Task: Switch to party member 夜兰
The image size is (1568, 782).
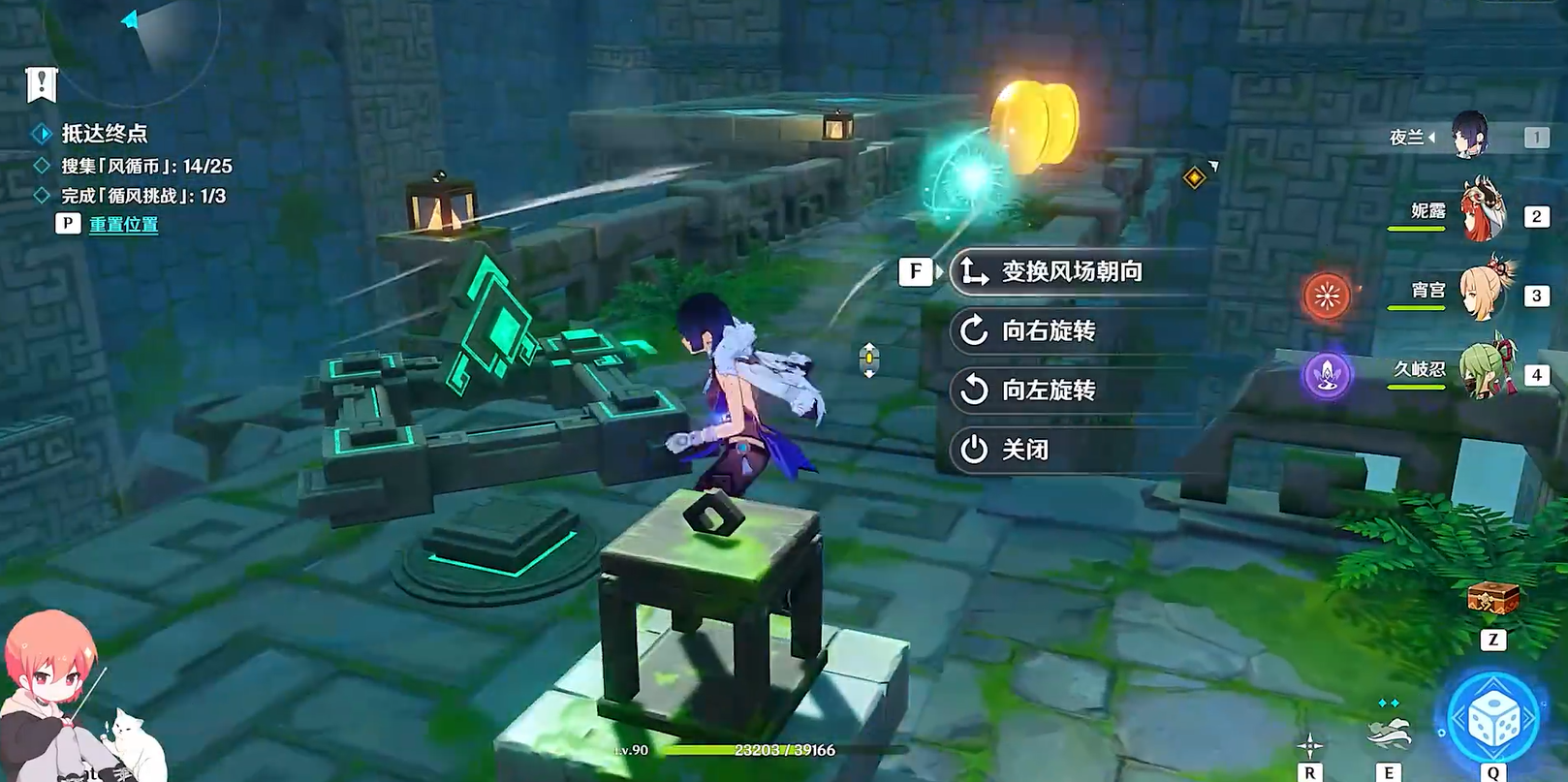Action: 1469,136
